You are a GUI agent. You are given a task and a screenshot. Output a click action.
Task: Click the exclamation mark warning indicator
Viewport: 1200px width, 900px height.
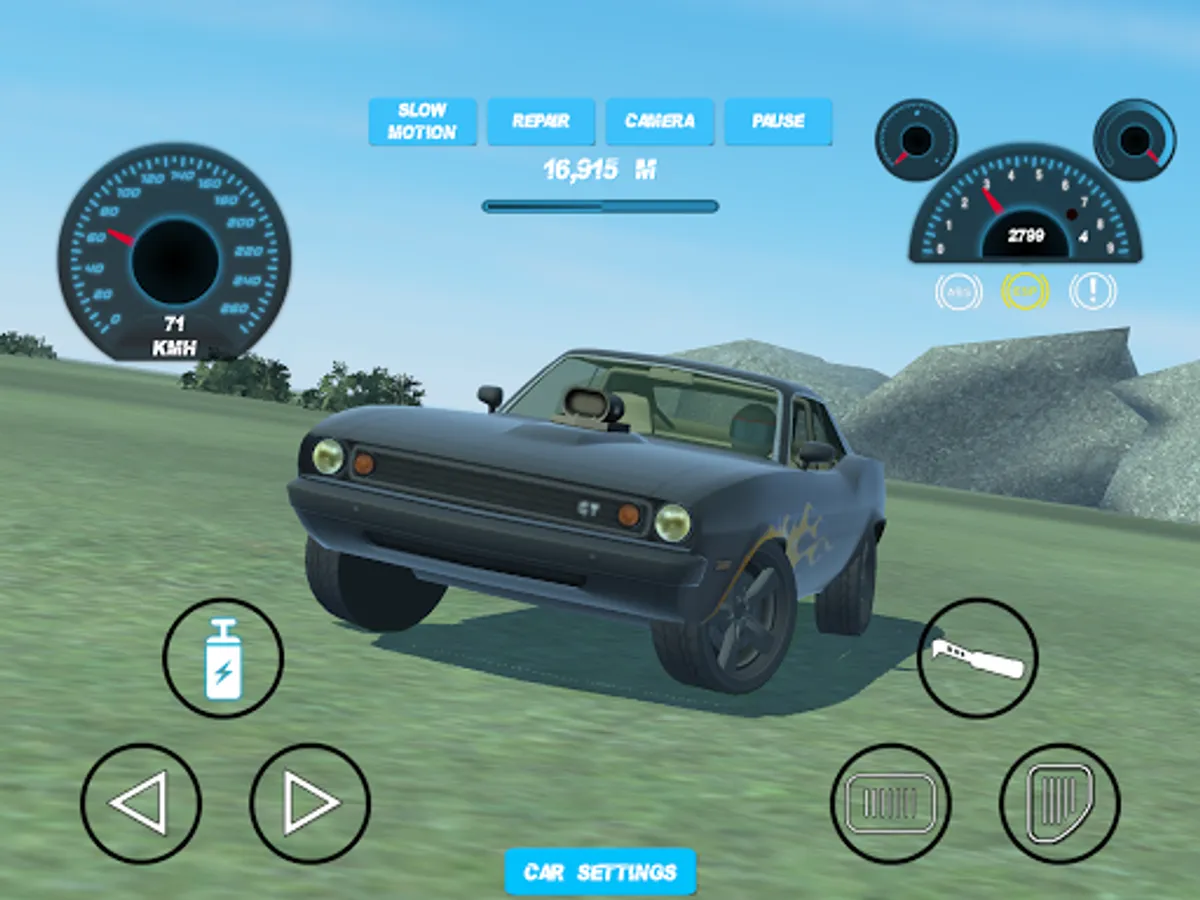coord(1092,291)
